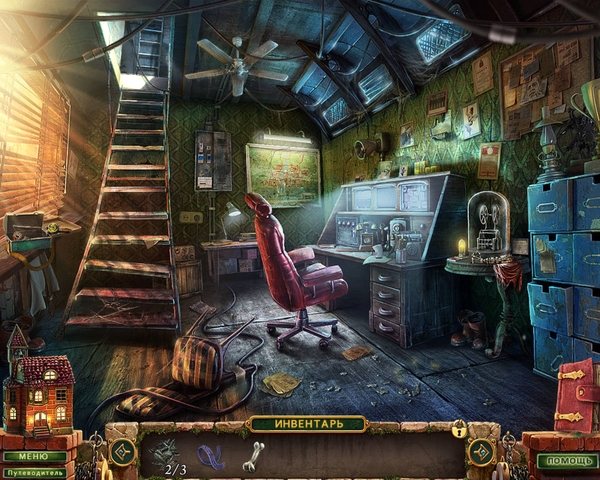Open the Путеводитель guide
This screenshot has height=480, width=600.
[x=36, y=472]
